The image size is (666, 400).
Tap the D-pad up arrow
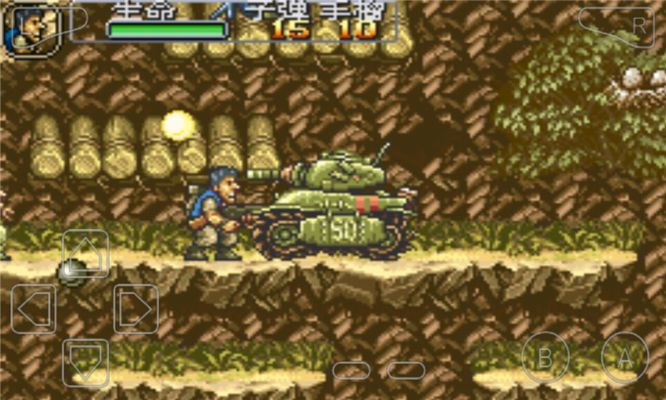(86, 253)
